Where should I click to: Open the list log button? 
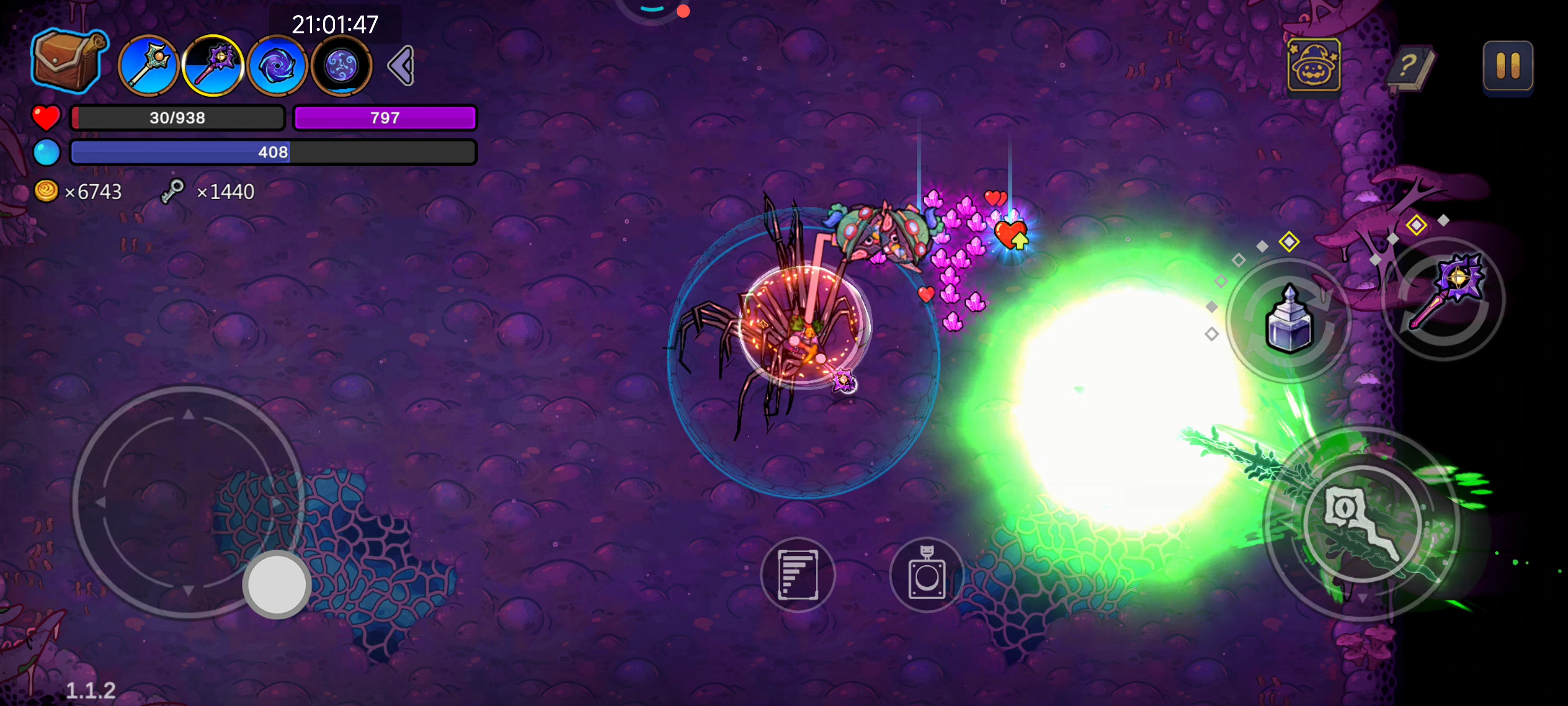[x=797, y=575]
